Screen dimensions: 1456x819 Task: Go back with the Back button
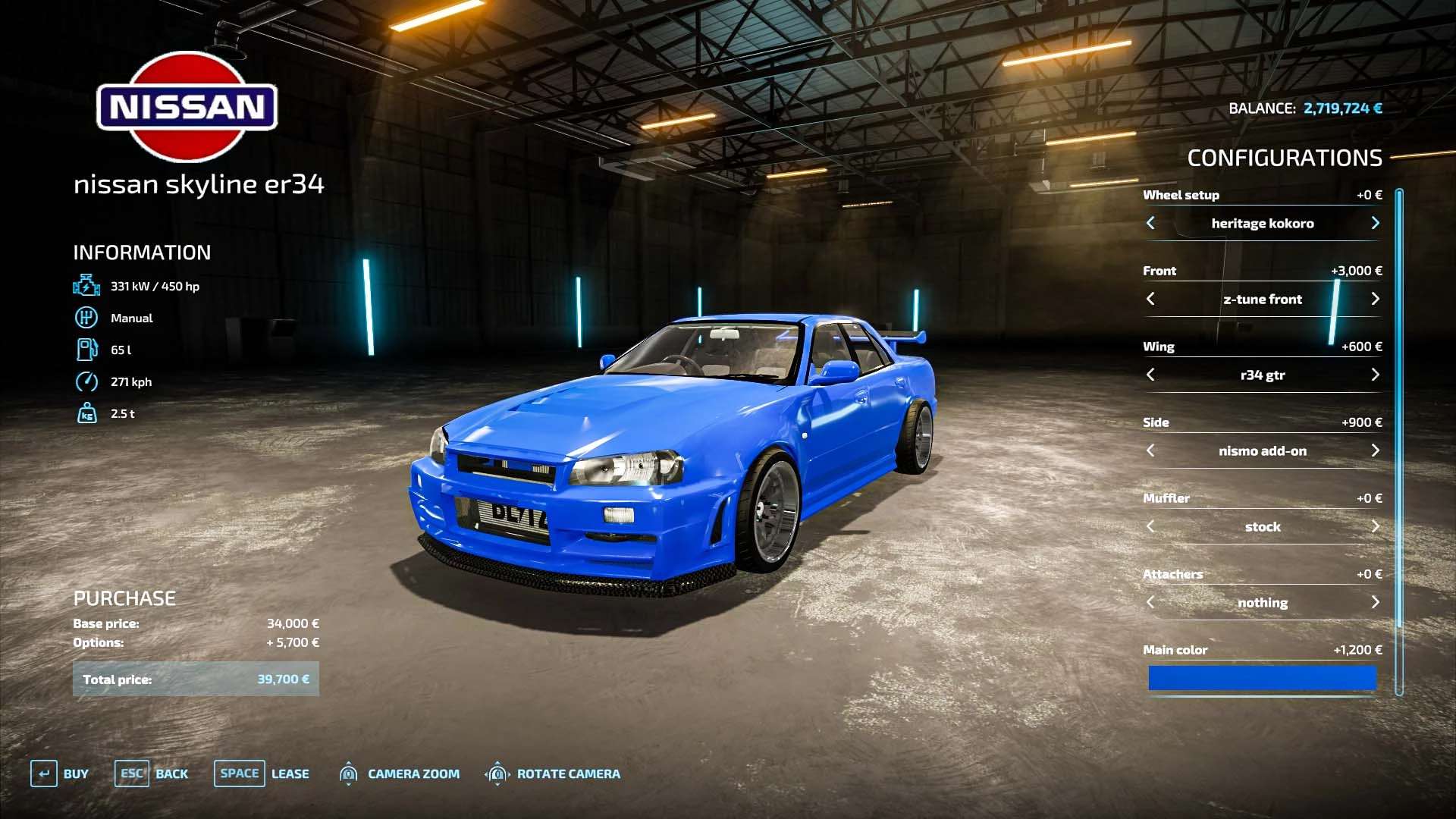(152, 773)
